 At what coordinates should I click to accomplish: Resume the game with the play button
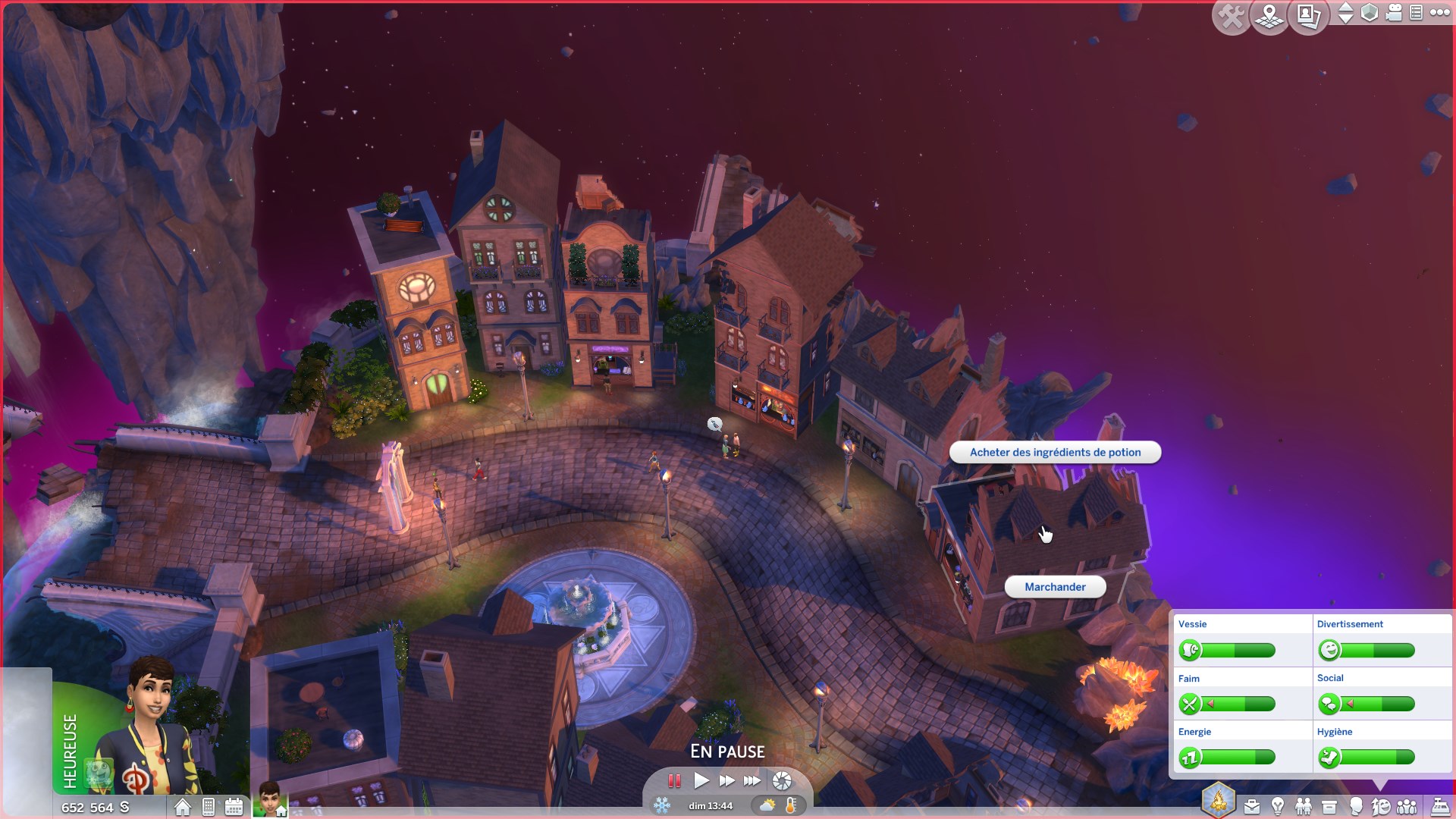[701, 780]
